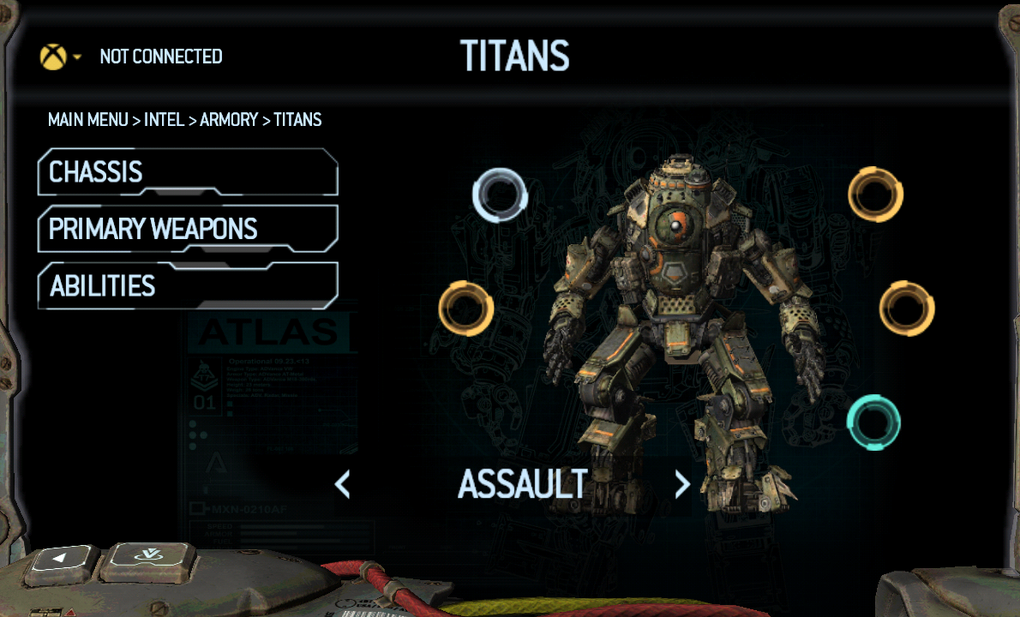This screenshot has height=617, width=1020.
Task: Return to Intel via breadcrumb
Action: point(164,120)
